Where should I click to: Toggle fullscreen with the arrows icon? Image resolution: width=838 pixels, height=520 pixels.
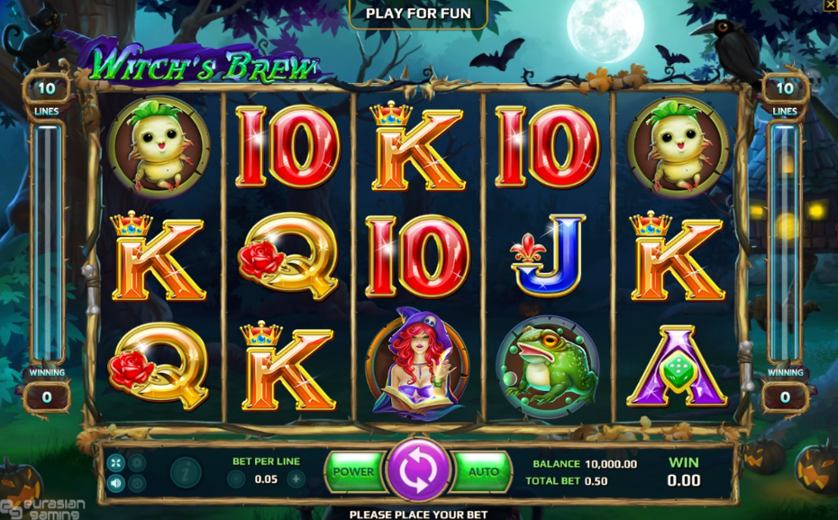117,462
